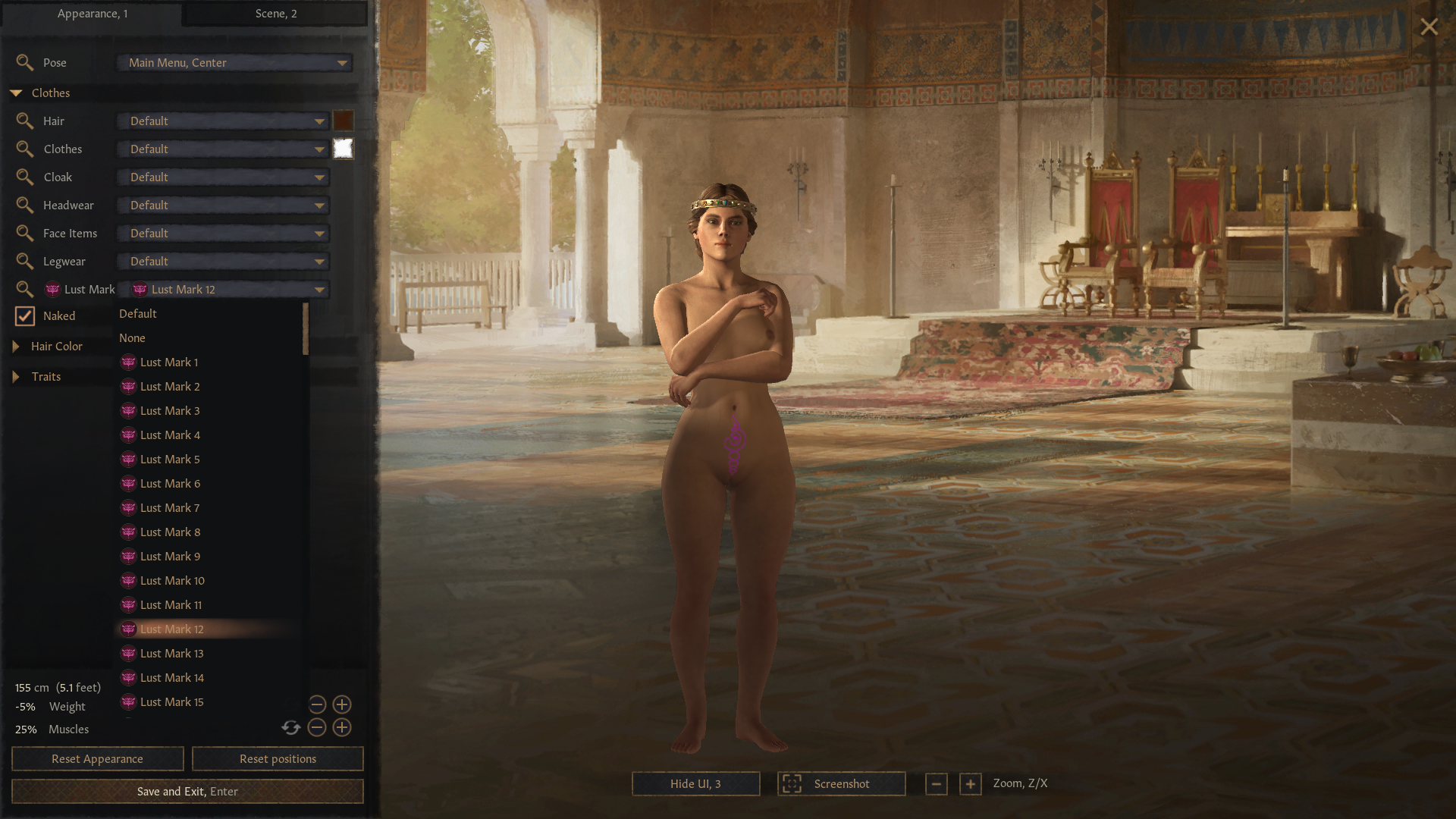Viewport: 1456px width, 819px height.
Task: Open the Pose dropdown
Action: click(235, 63)
